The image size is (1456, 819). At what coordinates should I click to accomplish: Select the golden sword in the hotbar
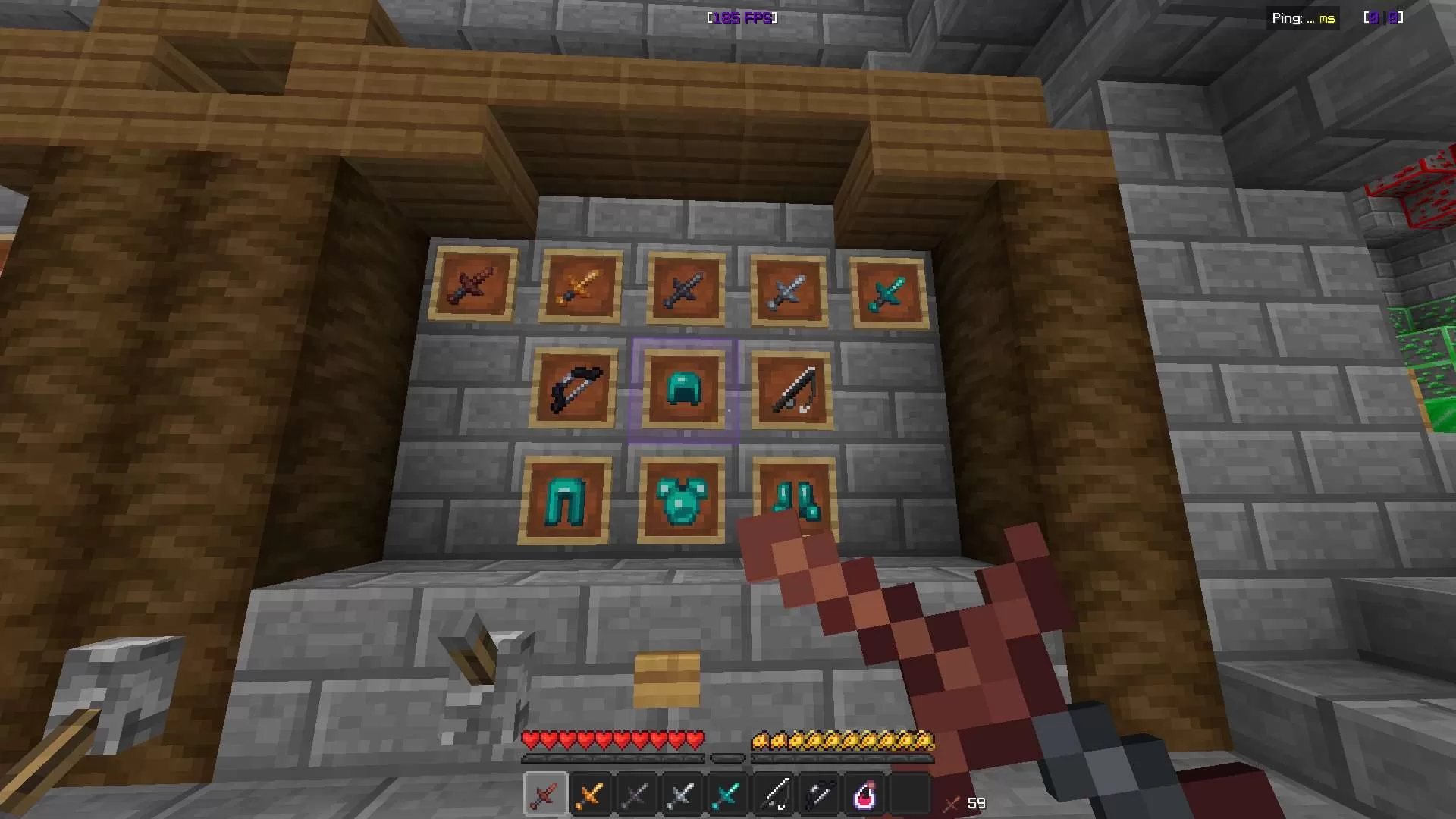(590, 793)
